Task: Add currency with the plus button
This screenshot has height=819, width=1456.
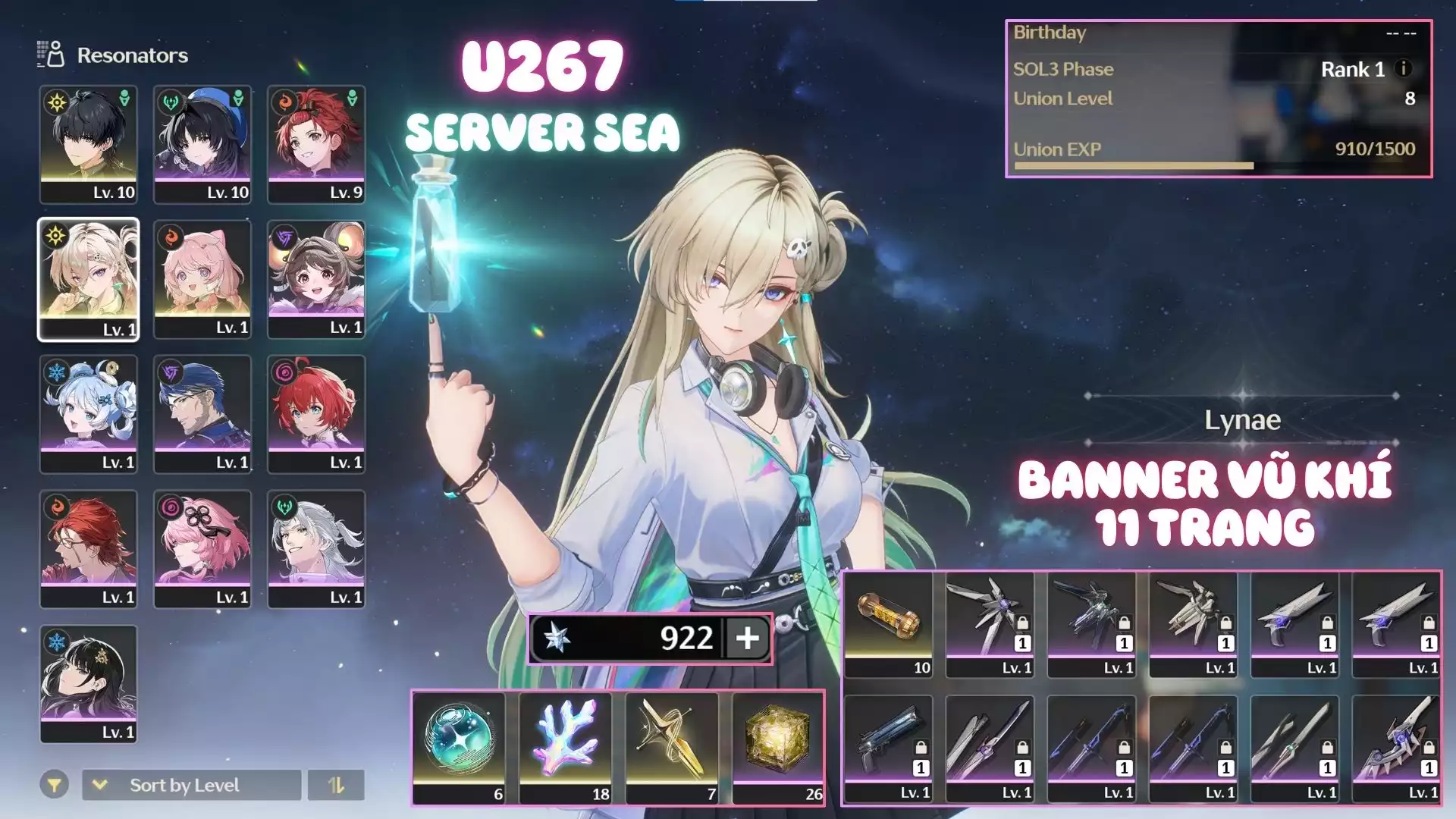Action: coord(747,638)
